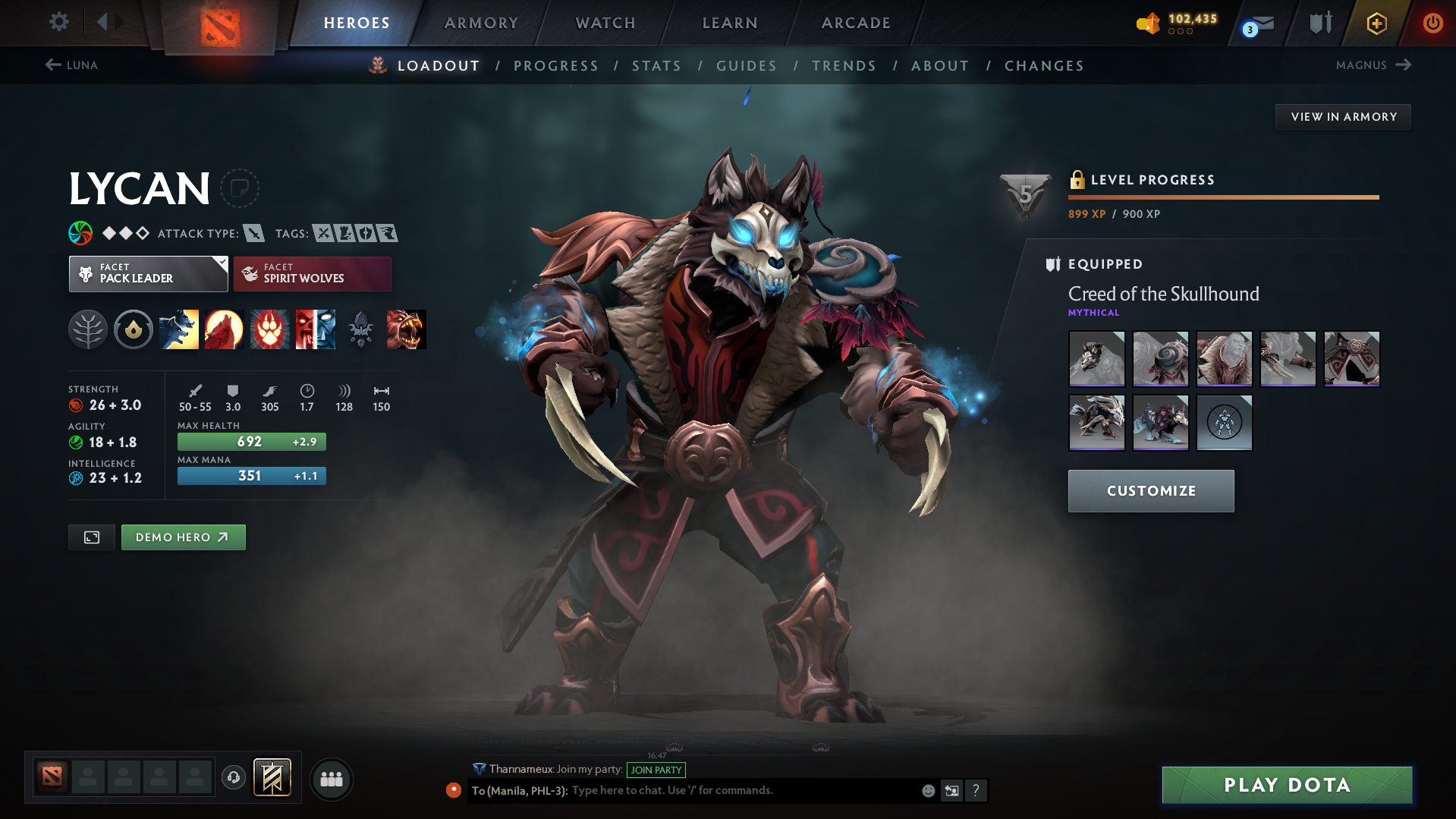Click the innate ability droplet icon
The image size is (1456, 819).
pyautogui.click(x=134, y=329)
